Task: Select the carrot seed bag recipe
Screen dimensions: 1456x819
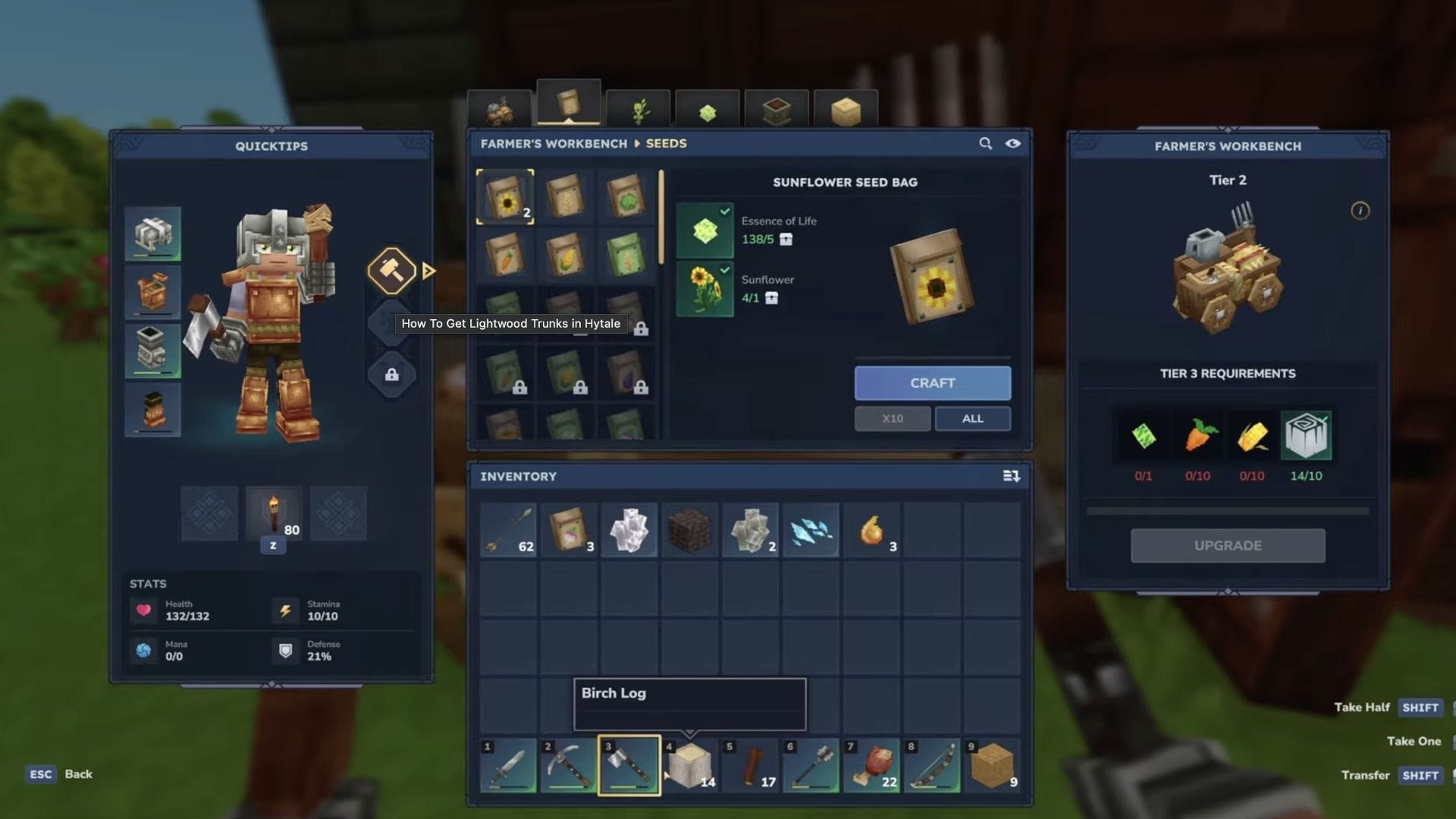Action: (x=505, y=256)
